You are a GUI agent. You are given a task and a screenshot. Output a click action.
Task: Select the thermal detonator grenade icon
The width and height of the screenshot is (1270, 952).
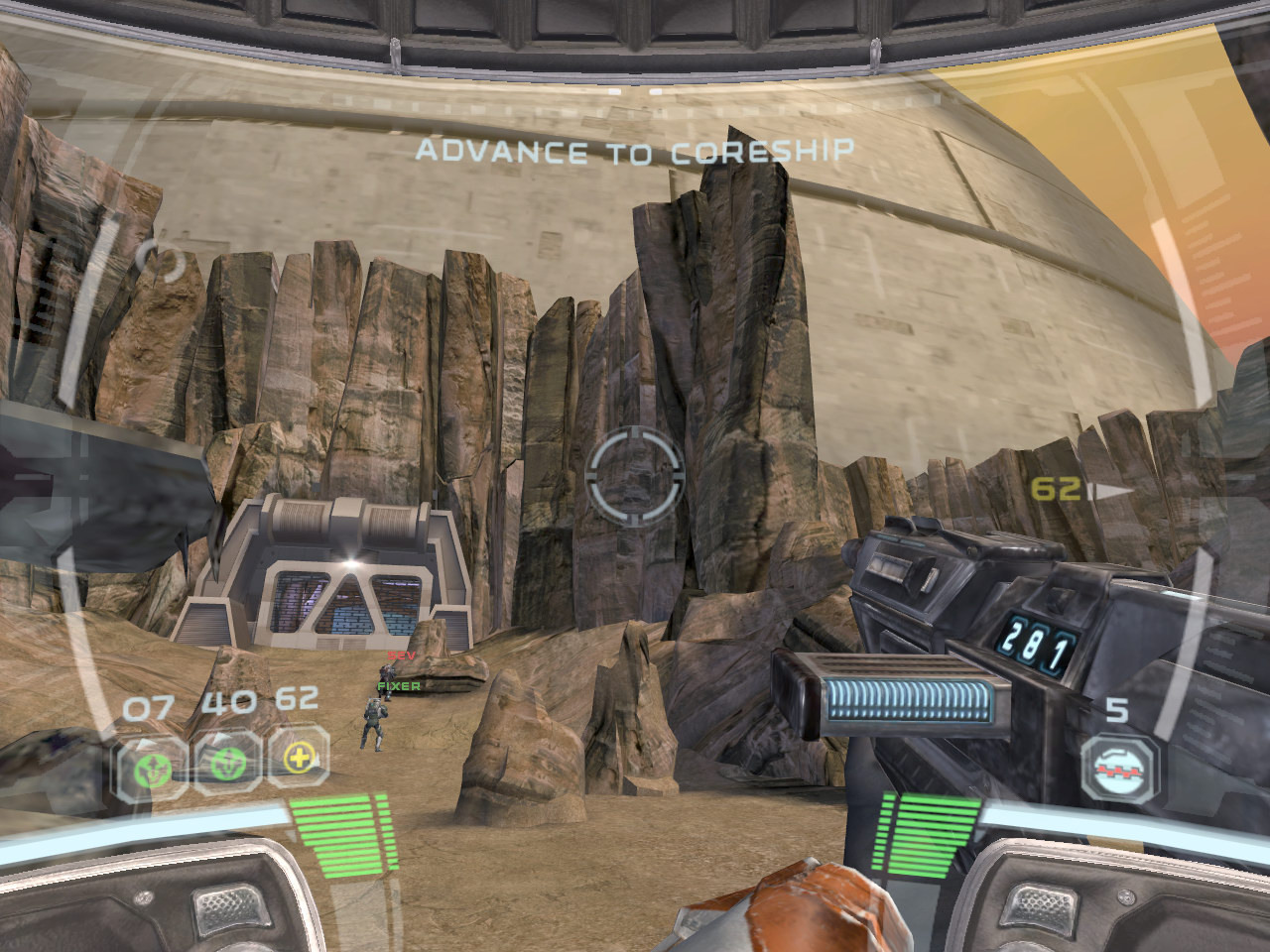coord(1118,766)
